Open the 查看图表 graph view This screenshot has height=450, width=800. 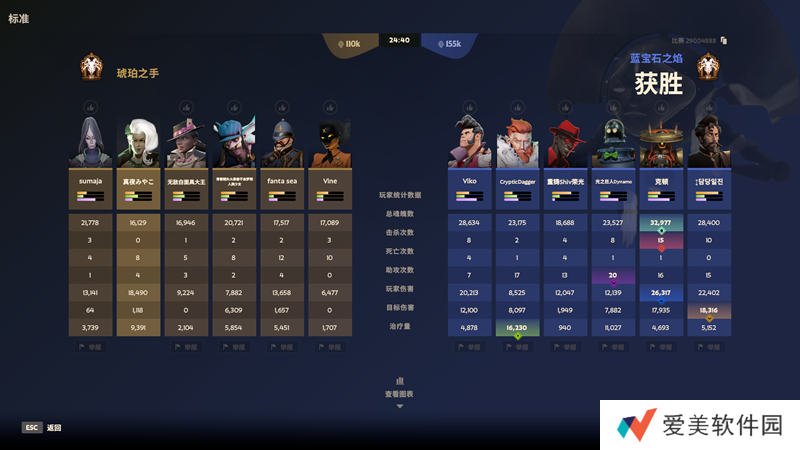[399, 394]
